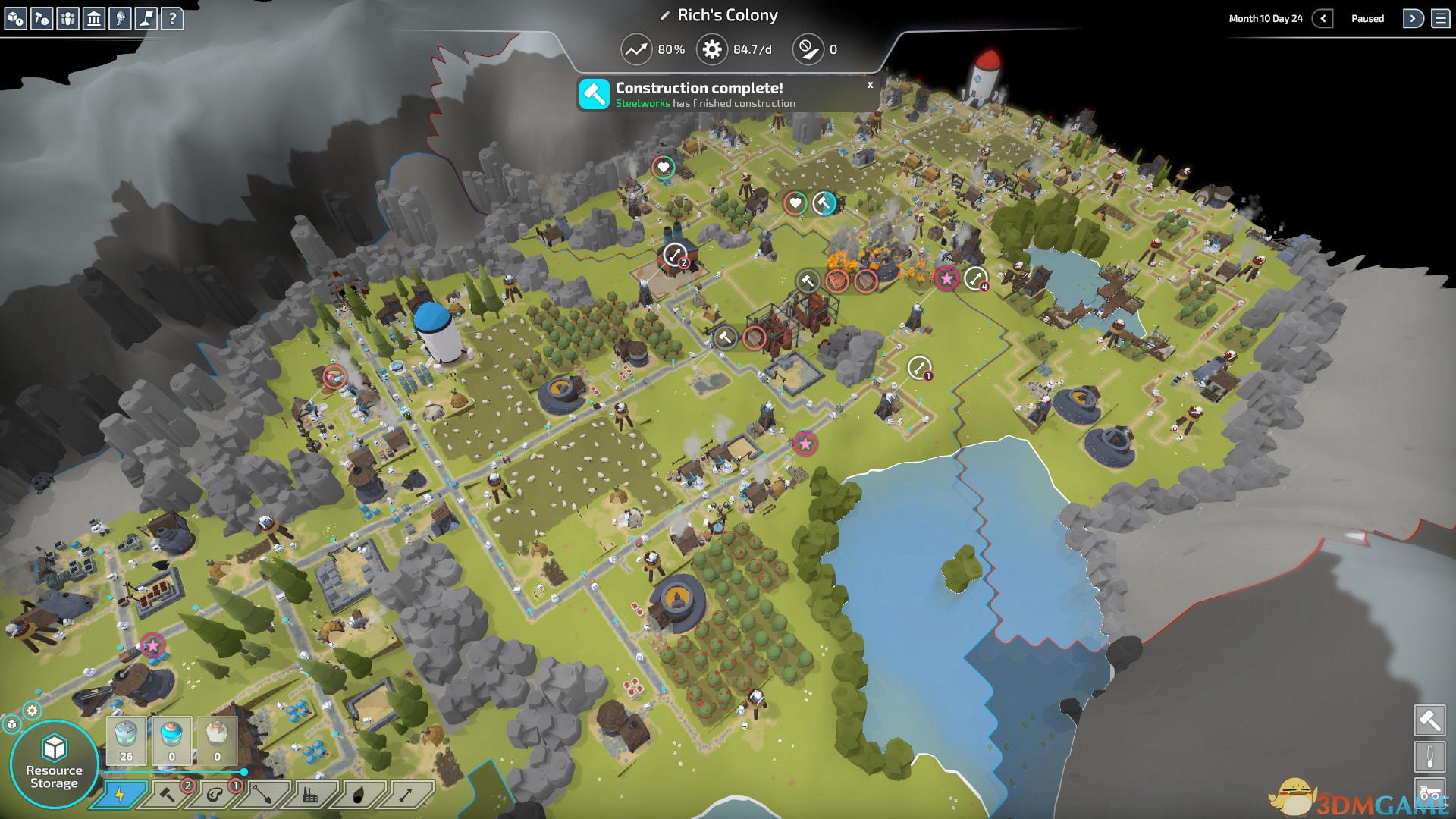Open the hamburger menu top right
This screenshot has width=1456, height=819.
[x=1440, y=17]
